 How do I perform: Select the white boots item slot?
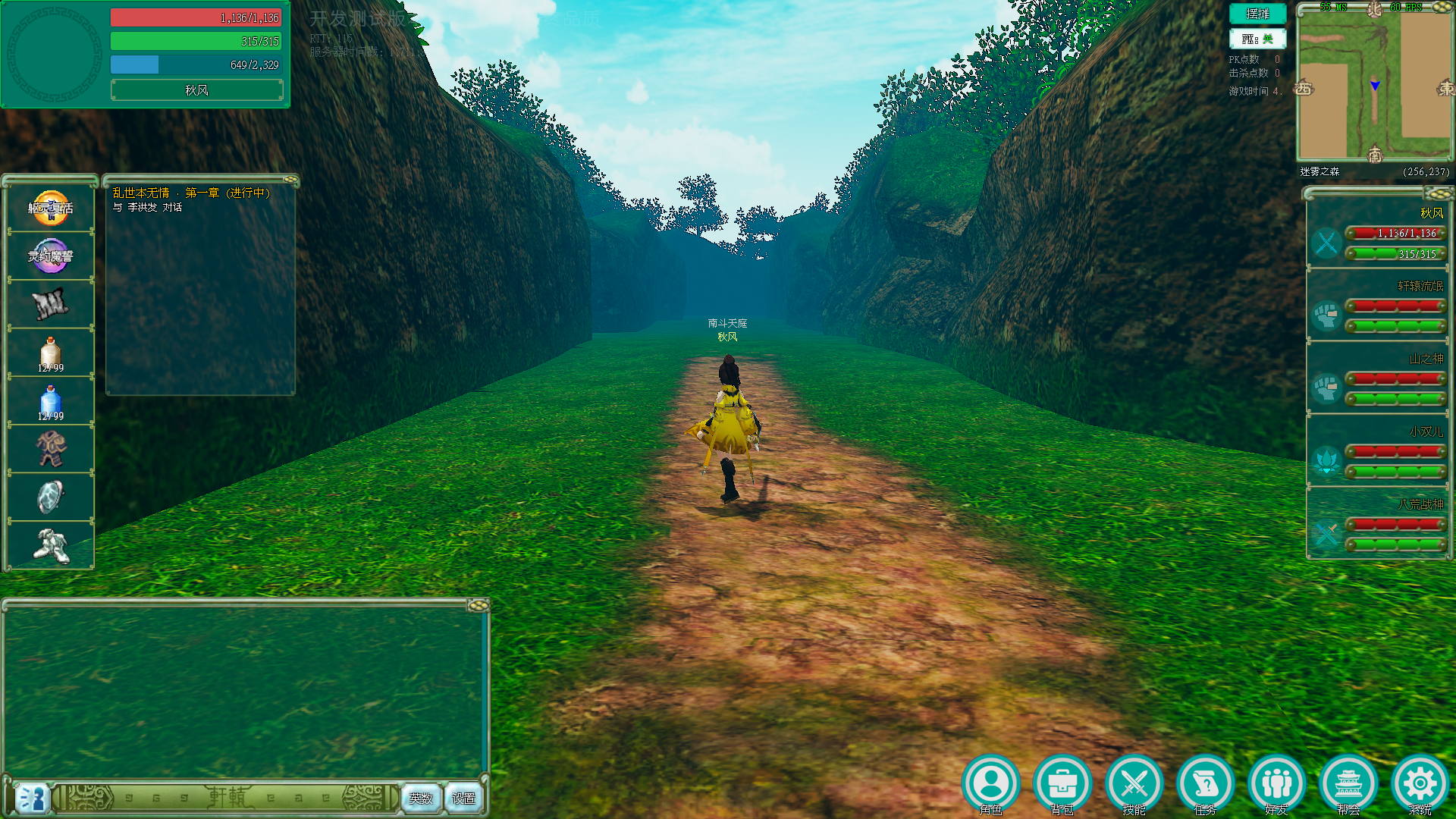pos(51,545)
